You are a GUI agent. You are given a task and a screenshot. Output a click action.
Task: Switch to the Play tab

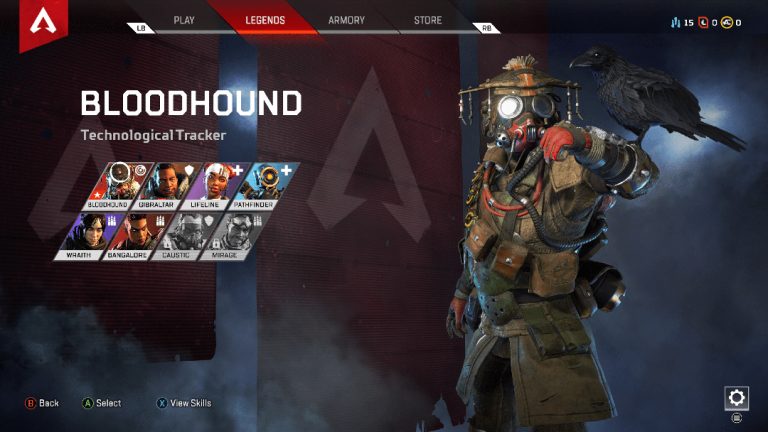click(x=184, y=20)
